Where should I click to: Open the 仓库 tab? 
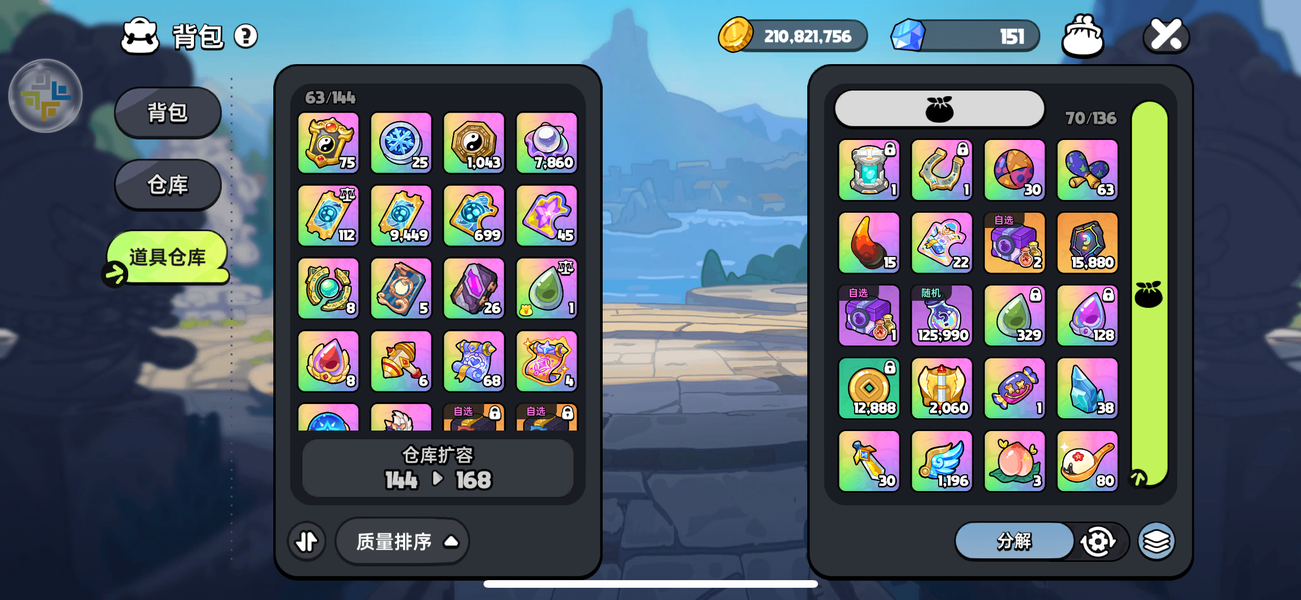(167, 185)
